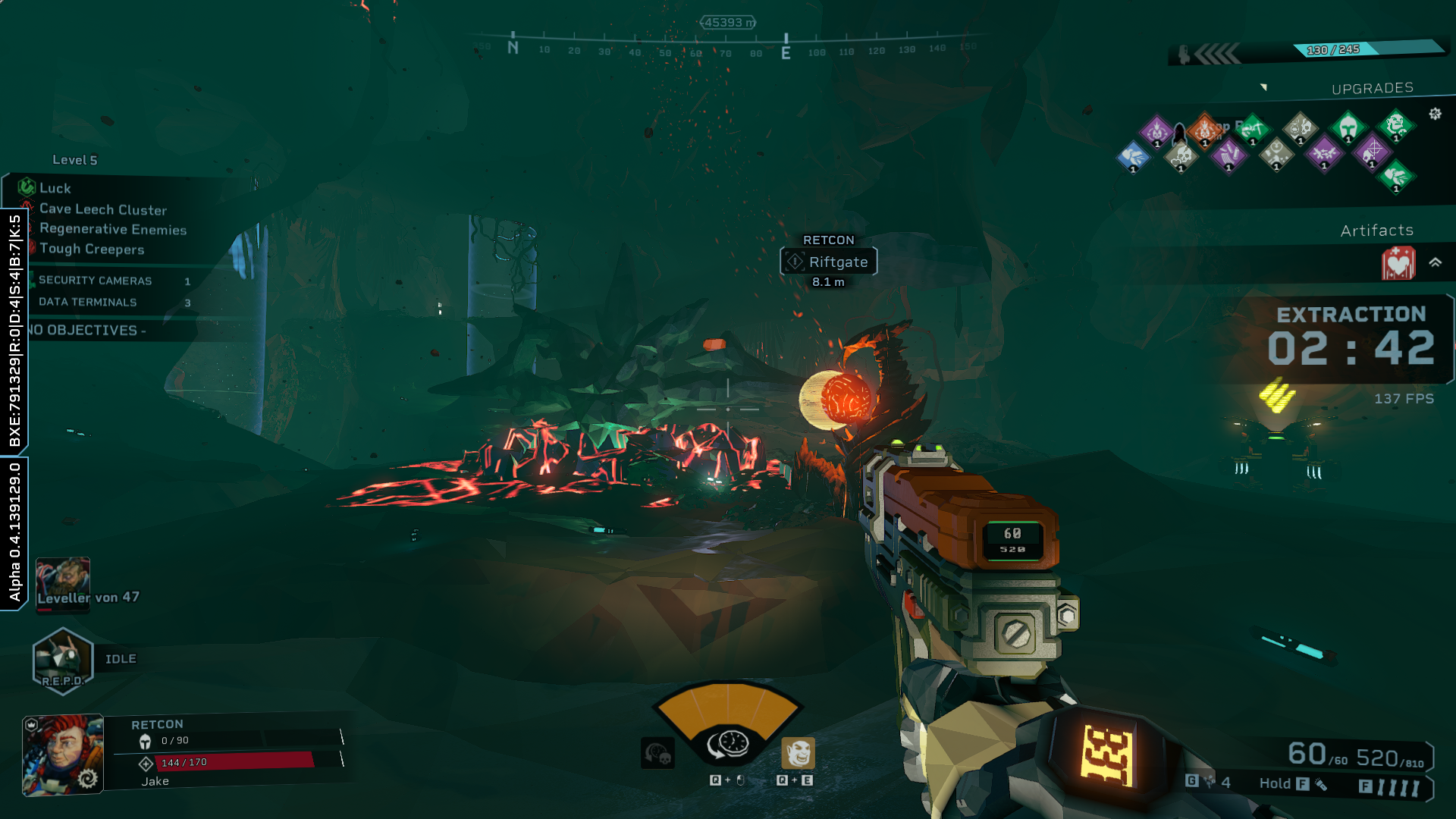Select the blue winged heart upgrade
This screenshot has height=819, width=1456.
[x=1133, y=157]
